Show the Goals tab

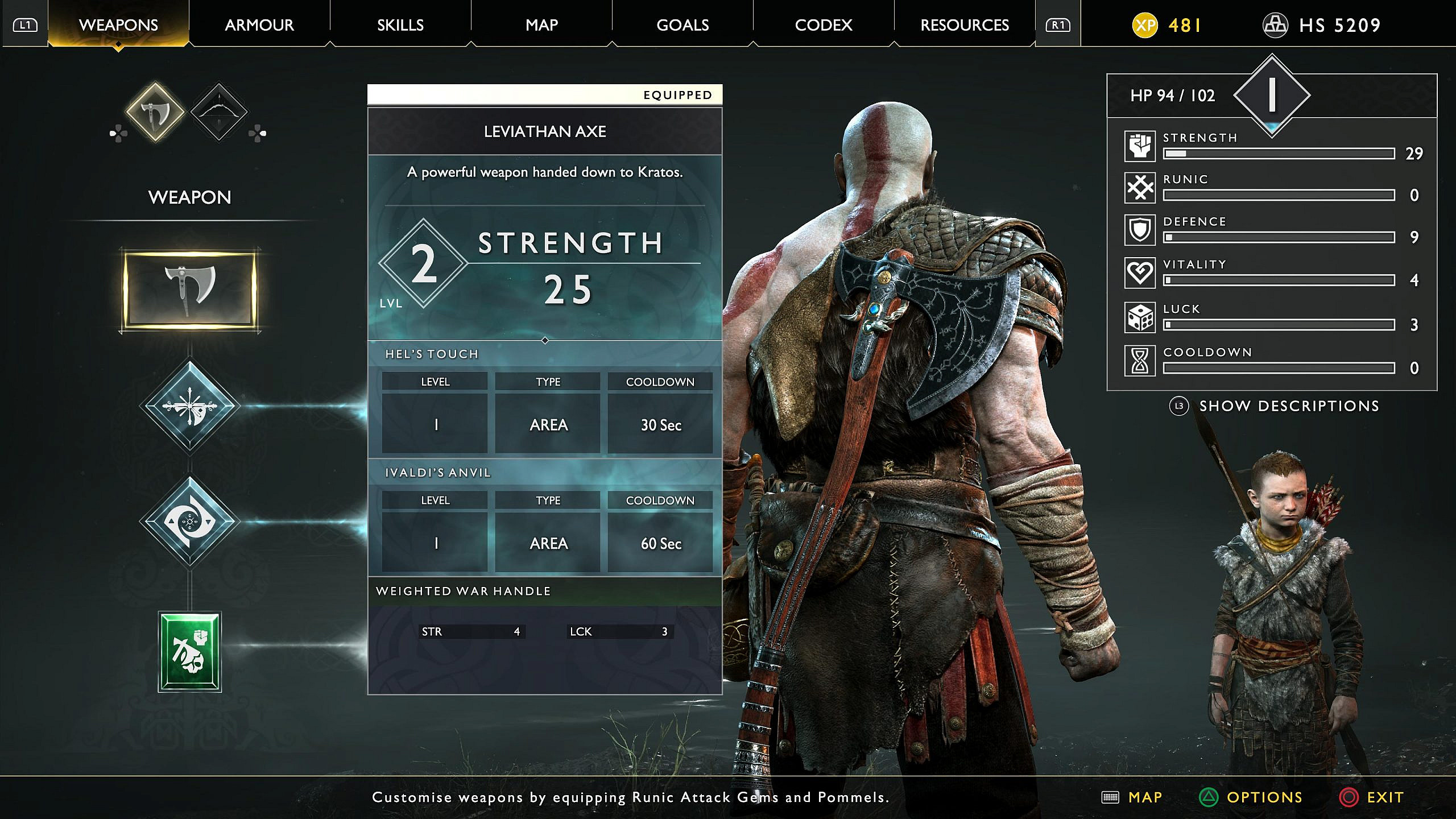pos(682,25)
